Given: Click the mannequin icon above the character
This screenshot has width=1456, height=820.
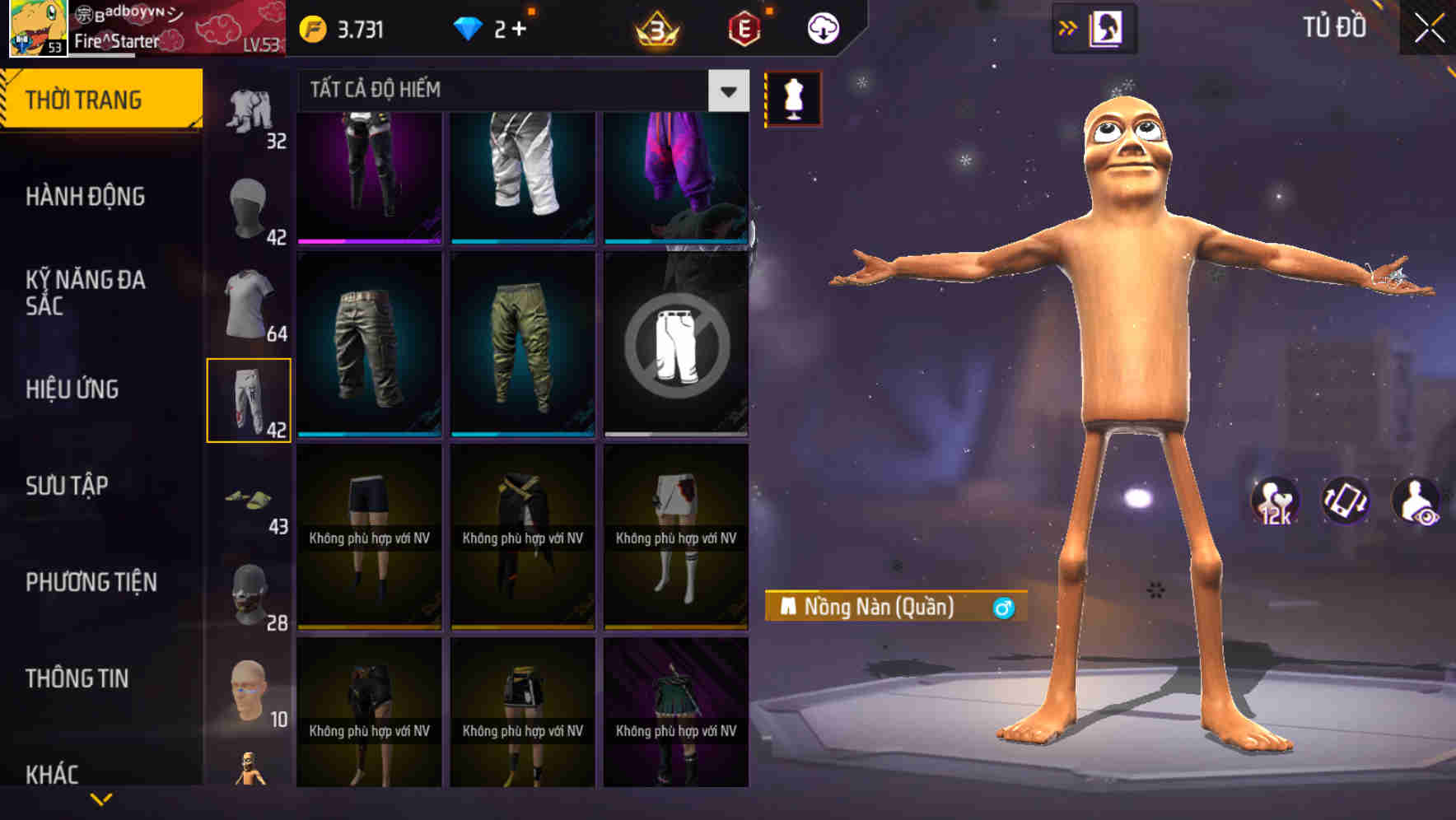Looking at the screenshot, I should pyautogui.click(x=793, y=96).
